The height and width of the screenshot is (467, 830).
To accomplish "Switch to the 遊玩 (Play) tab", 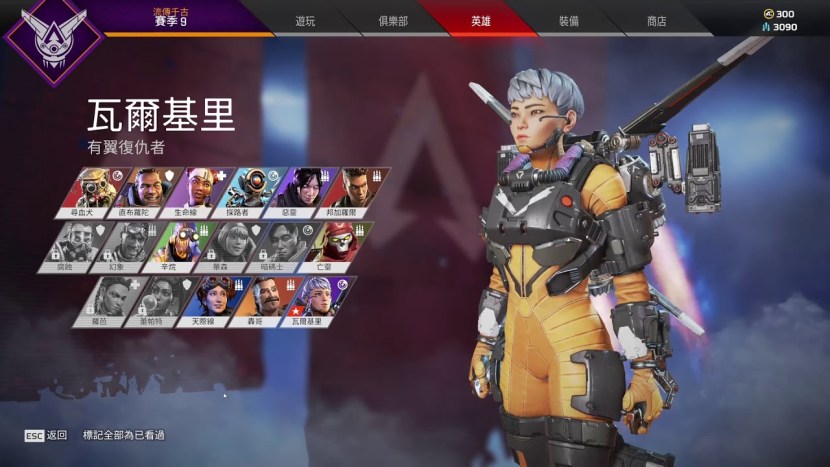I will 305,21.
